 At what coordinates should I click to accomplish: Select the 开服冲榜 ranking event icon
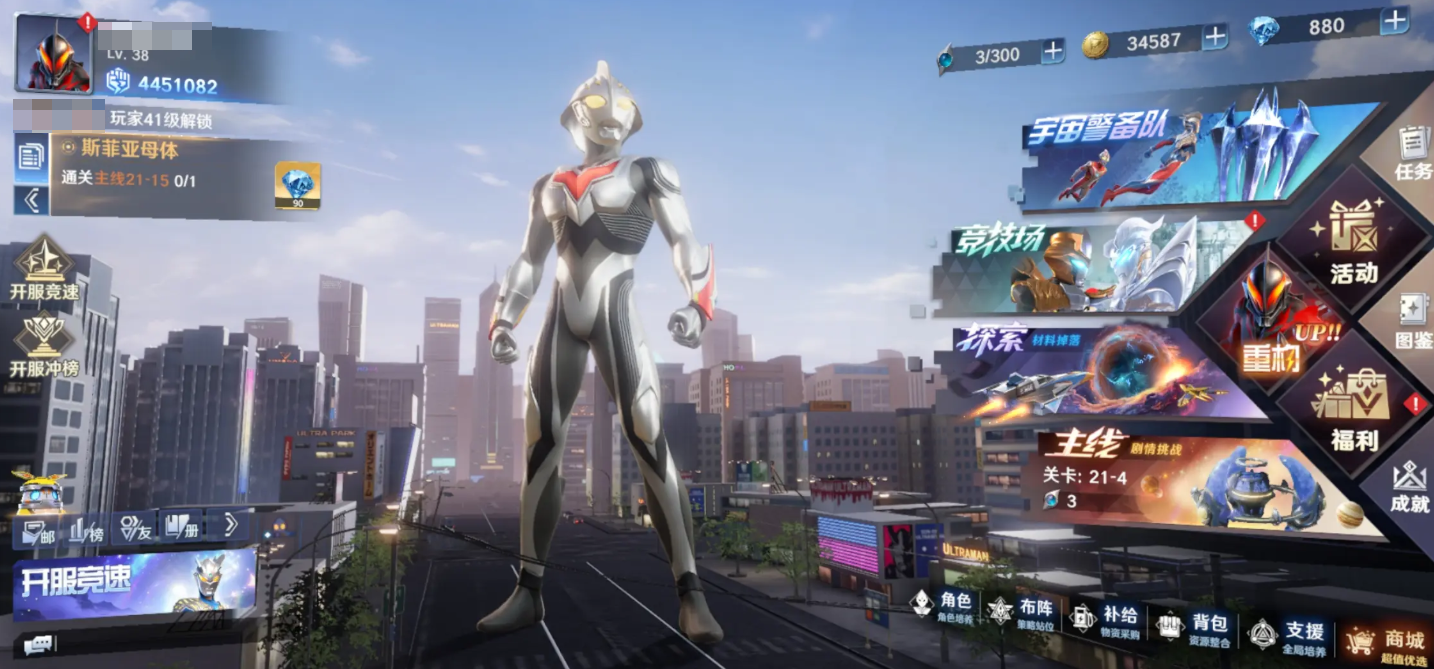pyautogui.click(x=43, y=346)
